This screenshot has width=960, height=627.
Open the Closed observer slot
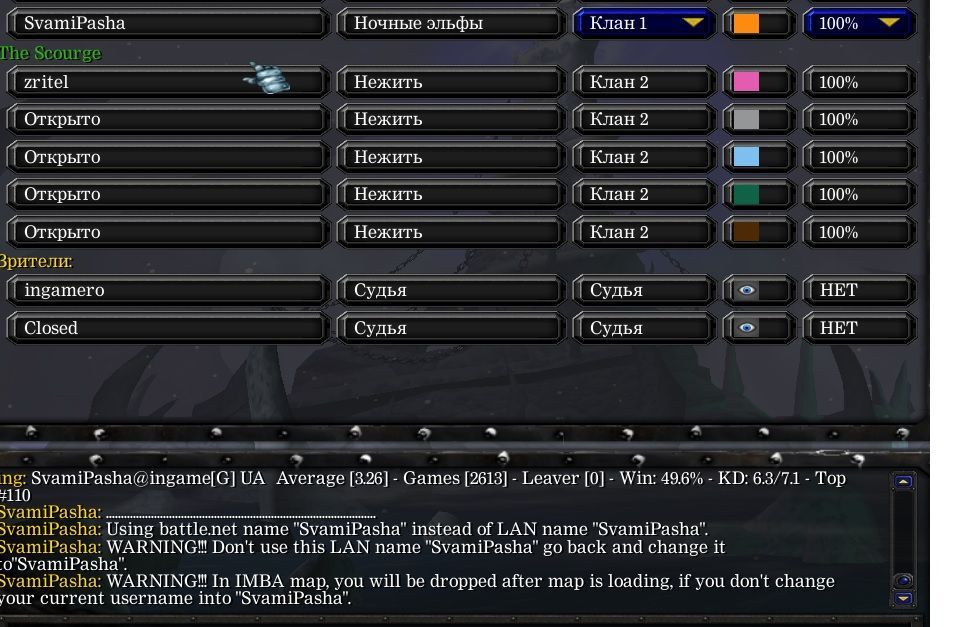pos(167,328)
